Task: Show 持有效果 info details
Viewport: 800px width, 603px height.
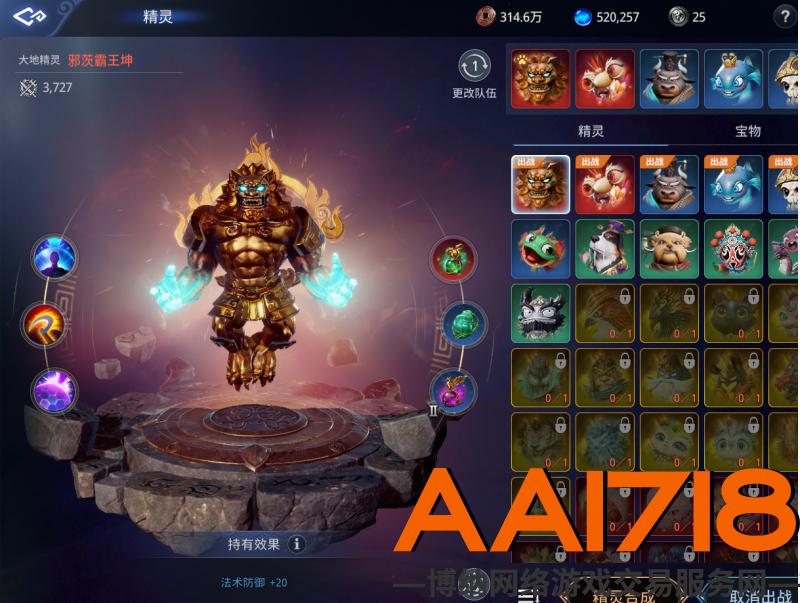Action: tap(296, 544)
